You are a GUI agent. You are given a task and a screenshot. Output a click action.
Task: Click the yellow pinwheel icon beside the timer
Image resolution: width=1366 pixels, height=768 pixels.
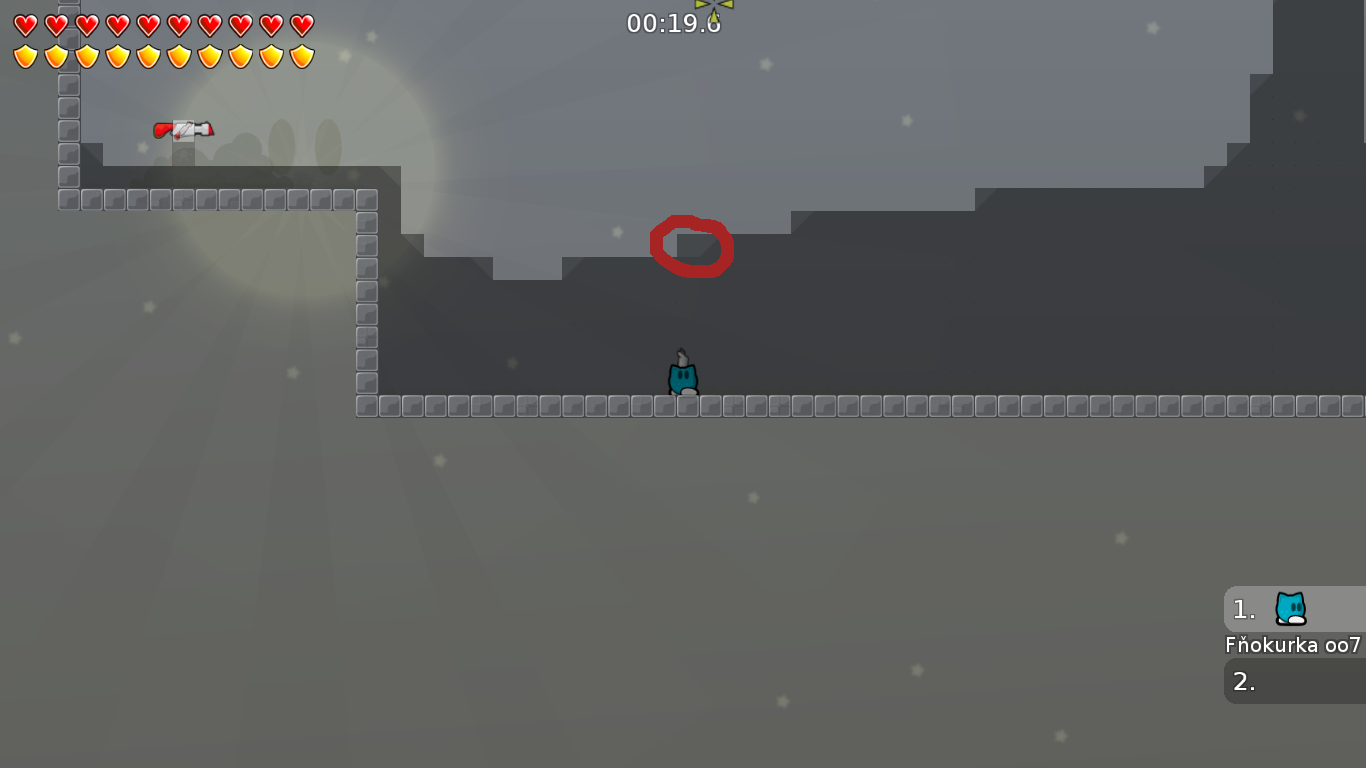pos(713,10)
